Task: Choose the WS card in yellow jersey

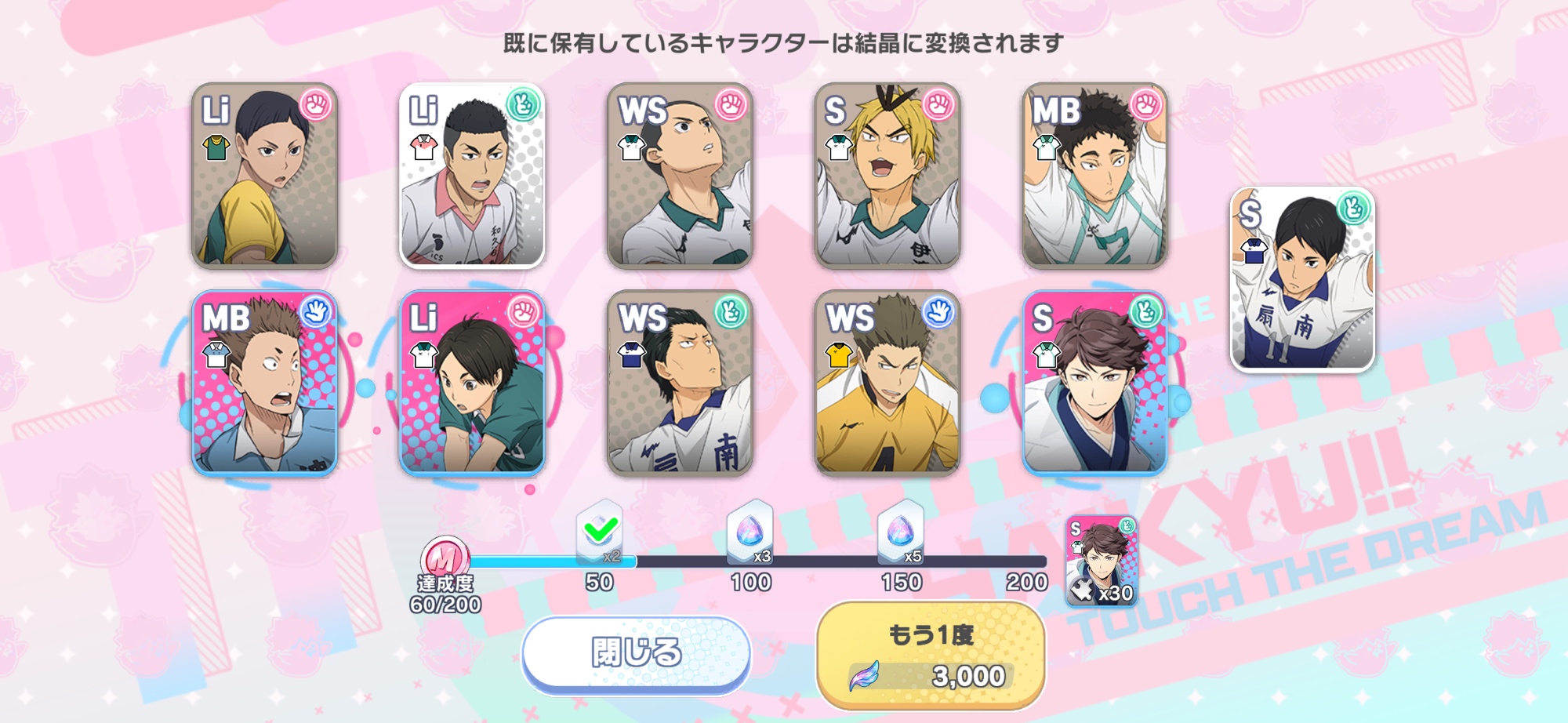Action: [887, 383]
